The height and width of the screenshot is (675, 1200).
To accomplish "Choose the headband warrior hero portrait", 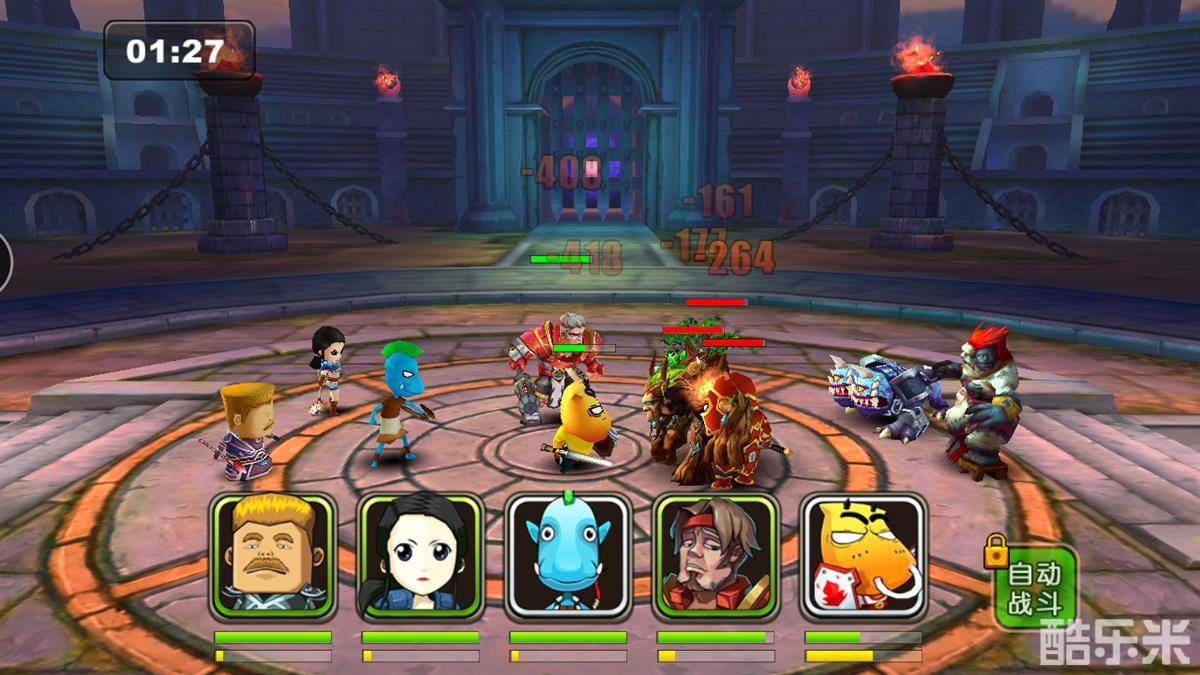I will 715,557.
